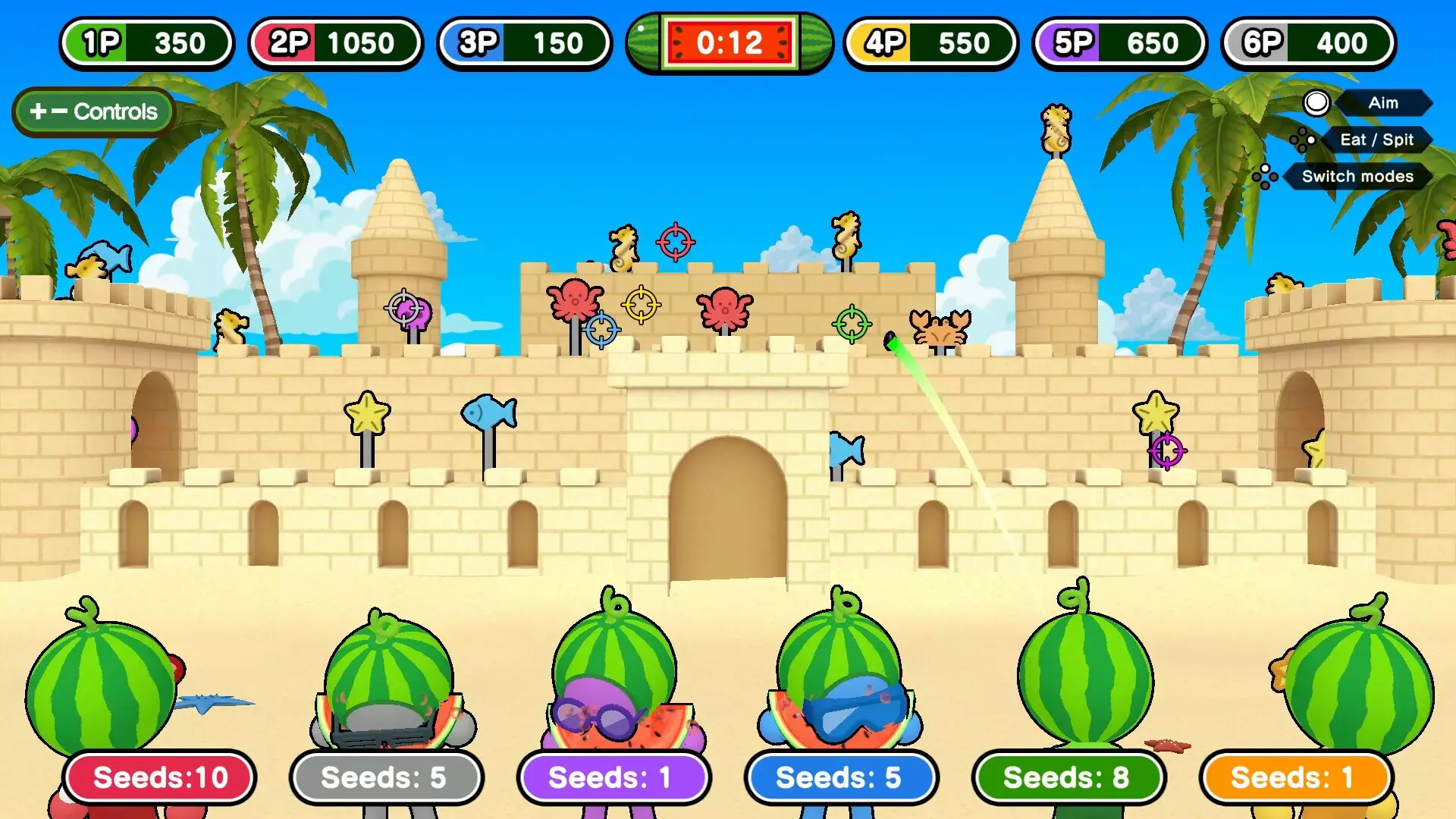This screenshot has width=1456, height=819.
Task: Toggle the Aim control indicator
Action: coord(1383,103)
